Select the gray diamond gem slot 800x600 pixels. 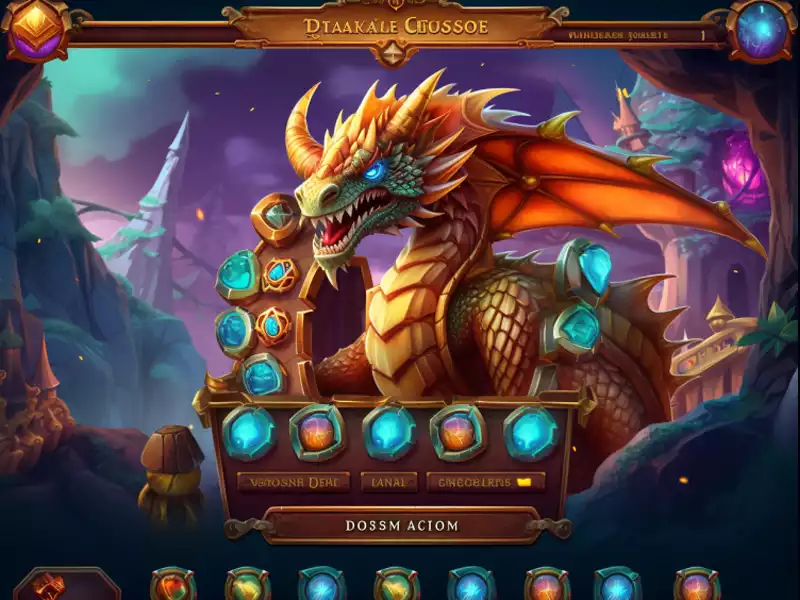pos(277,213)
